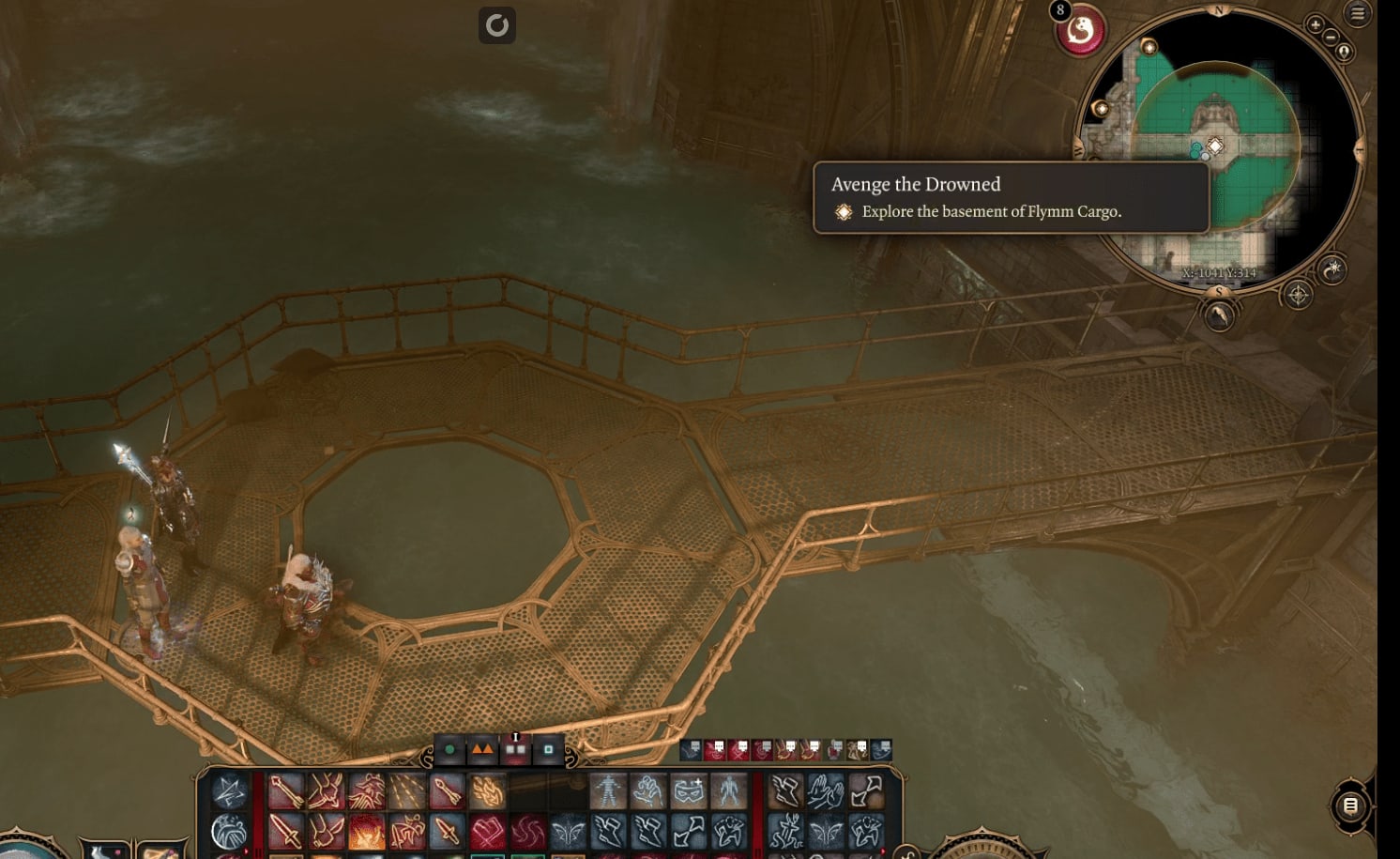1400x859 pixels.
Task: Click the feather quill button below minimap
Action: click(1219, 316)
